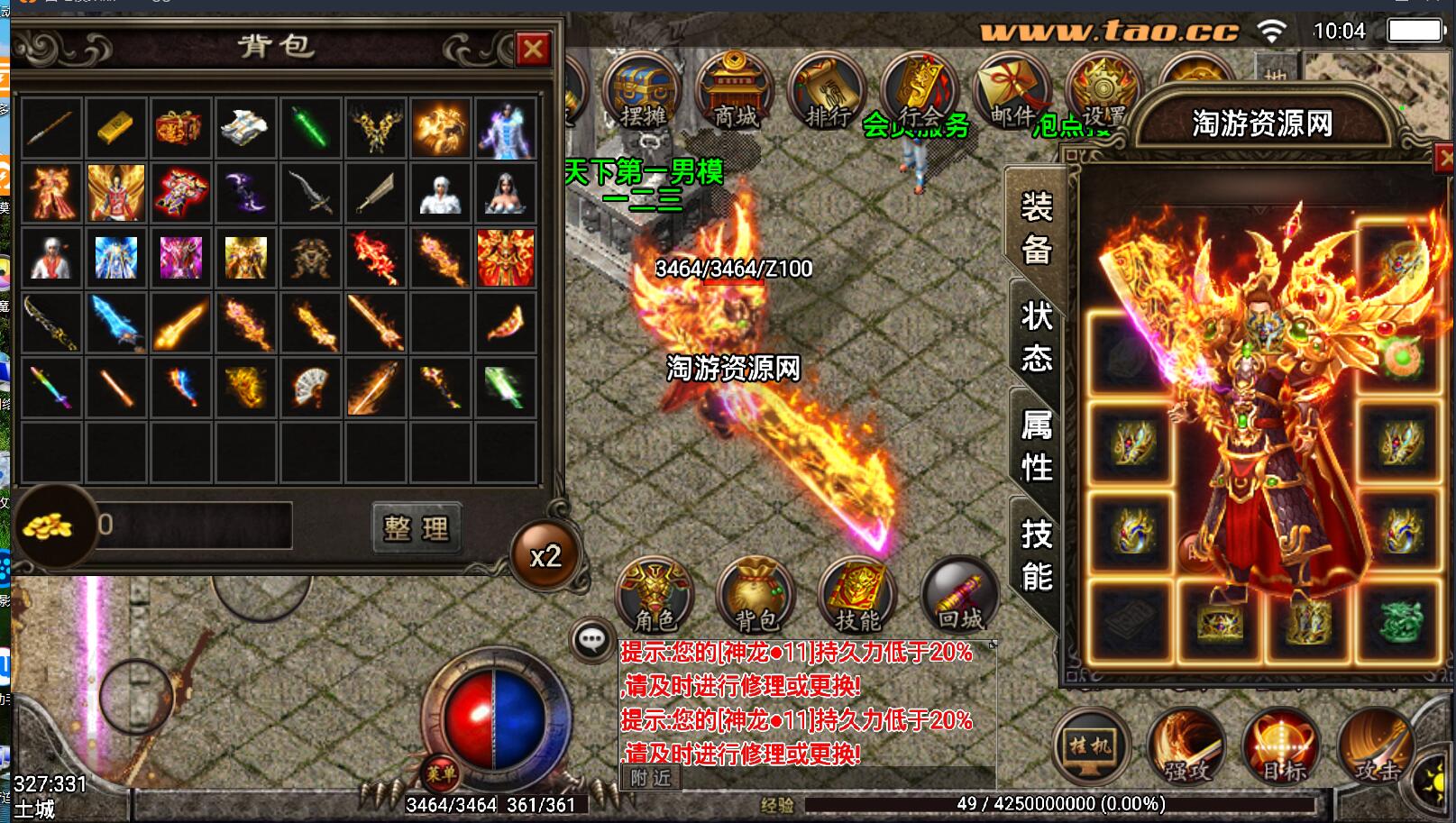Switch to the 技能 skills tab
This screenshot has width=1456, height=823.
coord(1036,554)
